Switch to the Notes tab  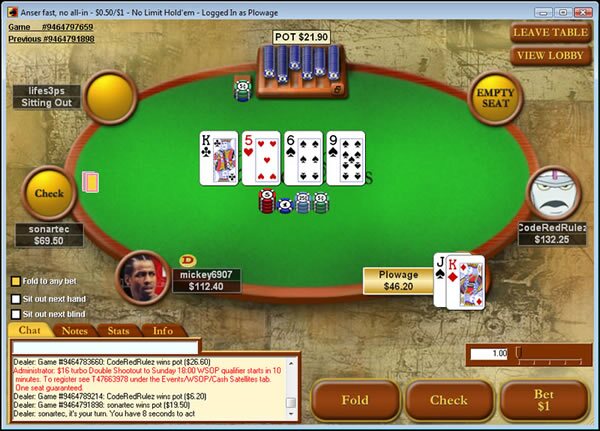[x=75, y=330]
